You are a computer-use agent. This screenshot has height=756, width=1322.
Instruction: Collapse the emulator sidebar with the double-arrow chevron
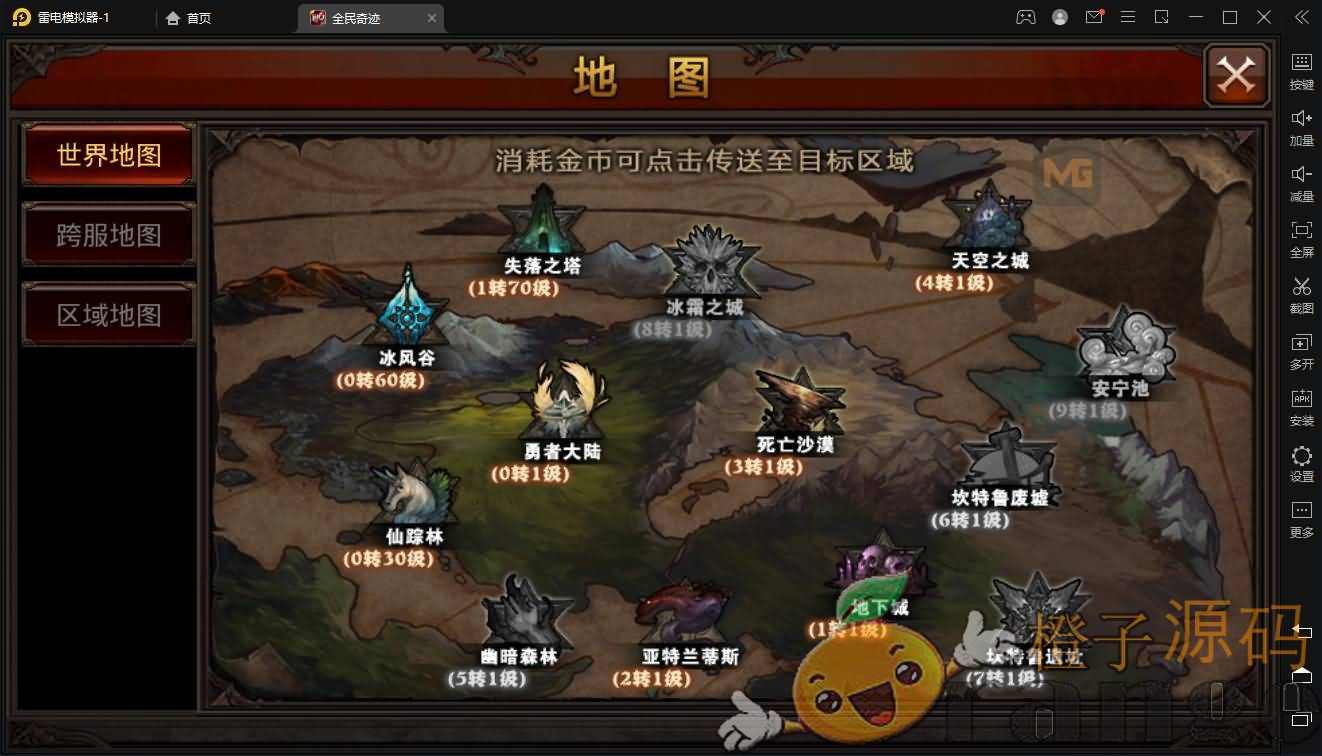1301,16
